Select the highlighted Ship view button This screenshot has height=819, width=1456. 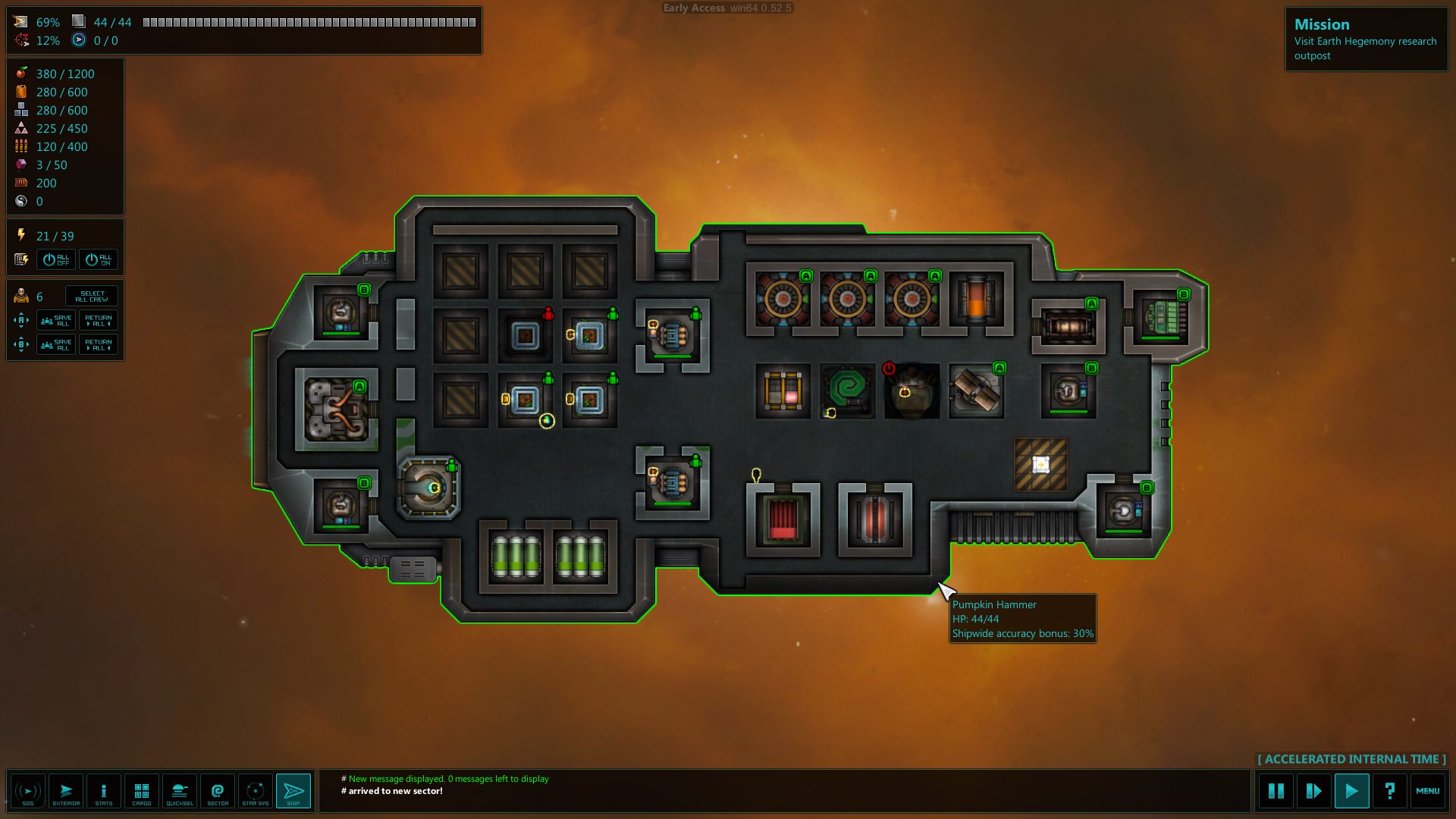click(x=293, y=792)
